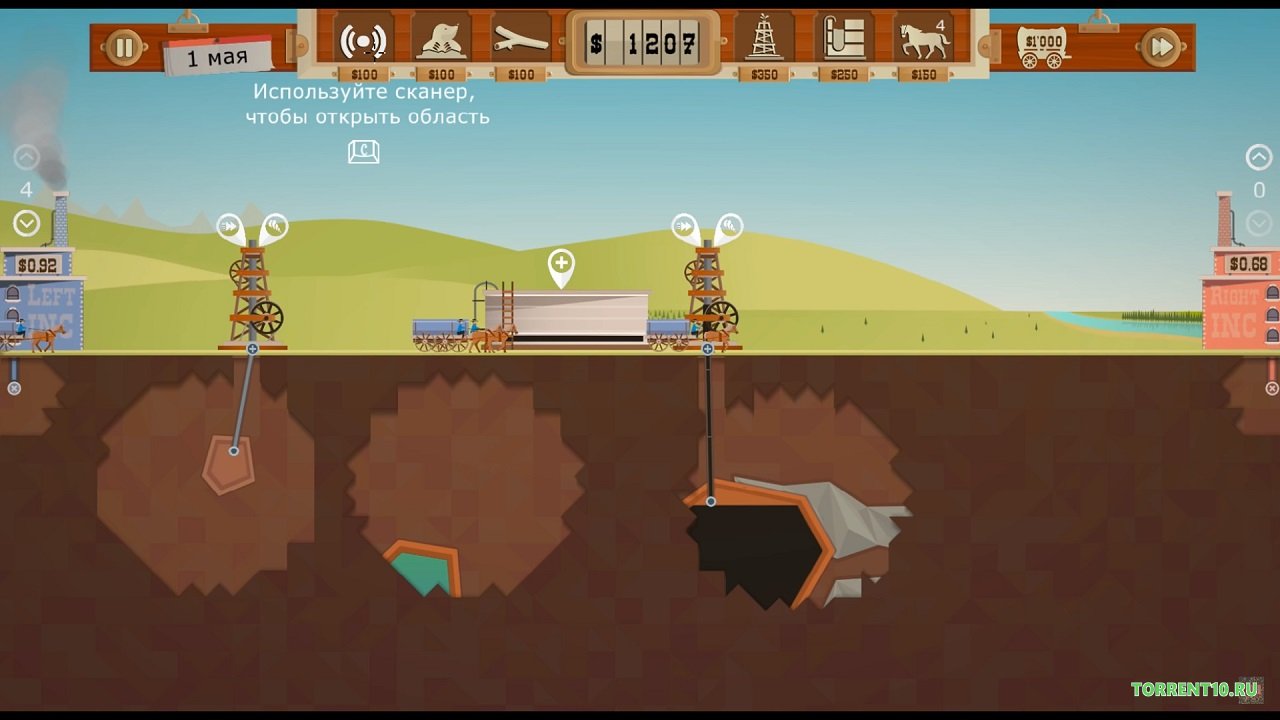Viewport: 1280px width, 720px height.
Task: Activate the fast-forward button
Action: (1160, 47)
